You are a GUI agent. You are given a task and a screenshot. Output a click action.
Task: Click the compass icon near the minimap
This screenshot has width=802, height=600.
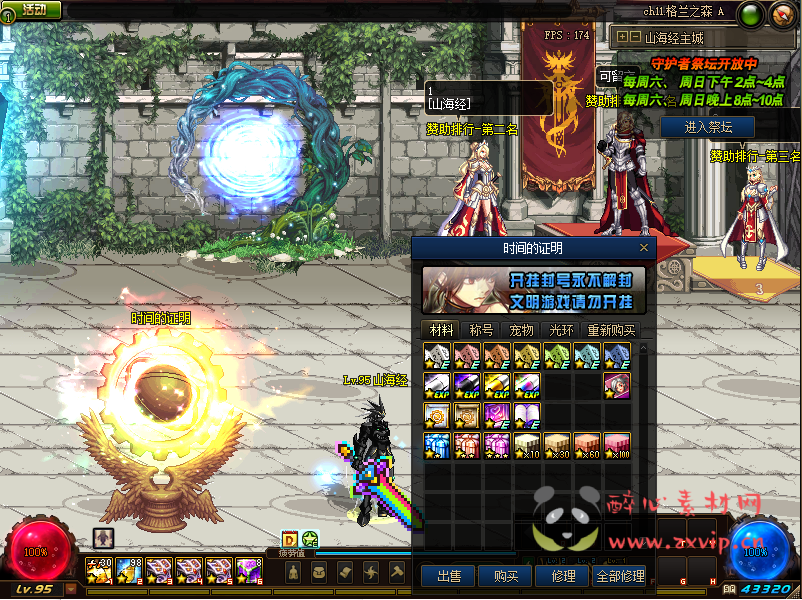coord(781,14)
